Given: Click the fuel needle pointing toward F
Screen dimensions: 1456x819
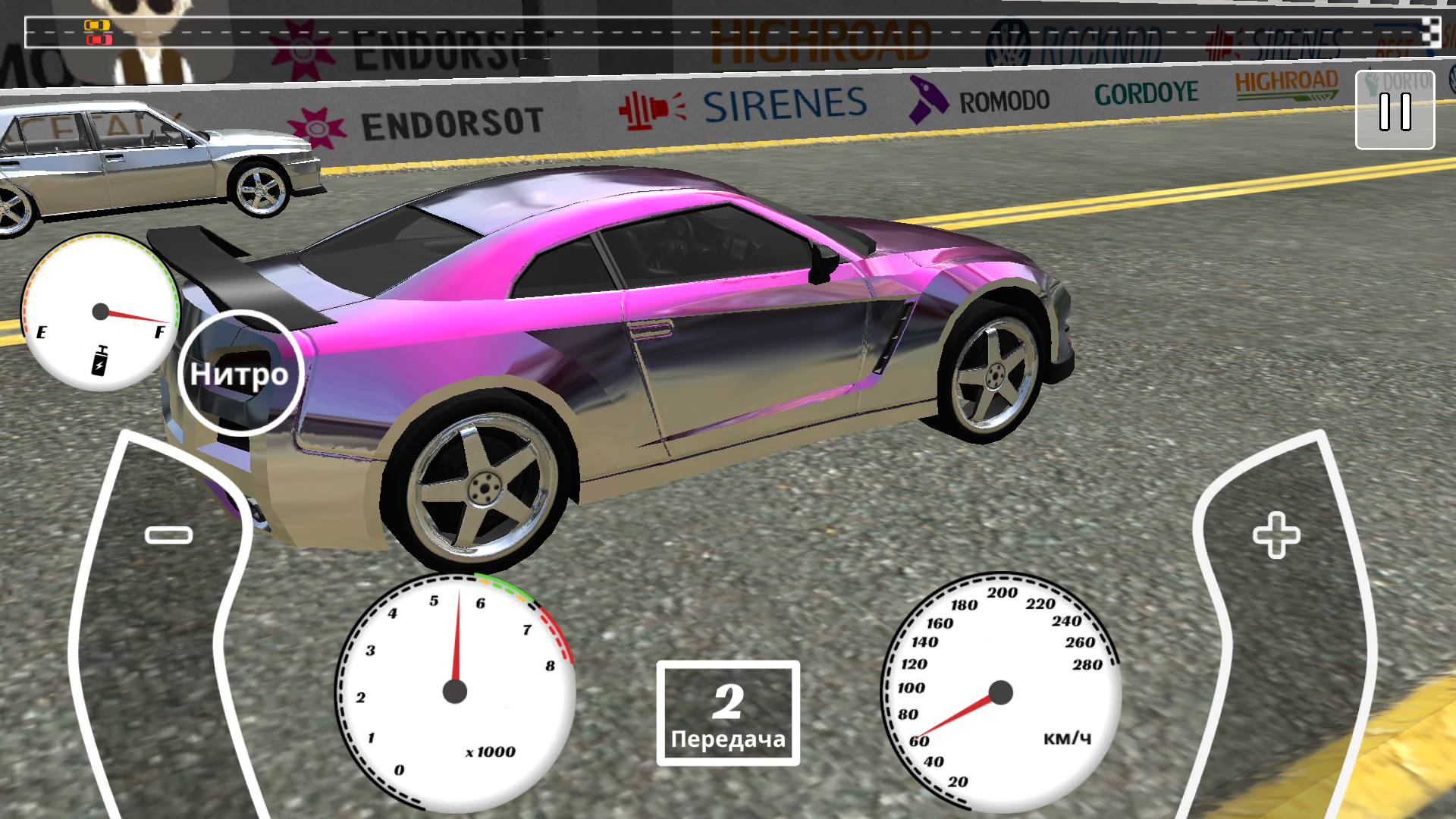Looking at the screenshot, I should (136, 318).
